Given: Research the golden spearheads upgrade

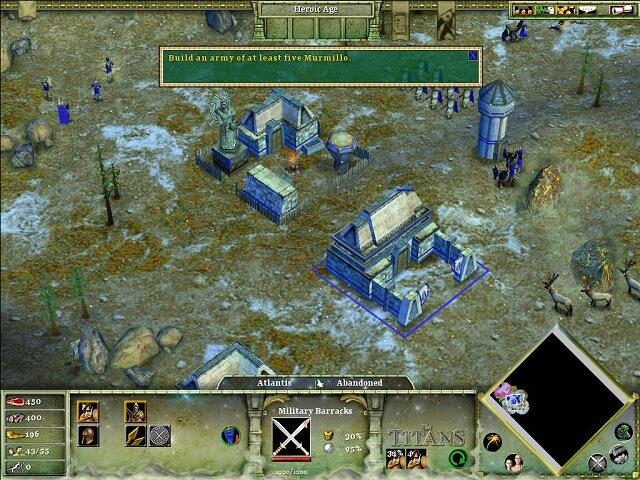Looking at the screenshot, I should (135, 435).
